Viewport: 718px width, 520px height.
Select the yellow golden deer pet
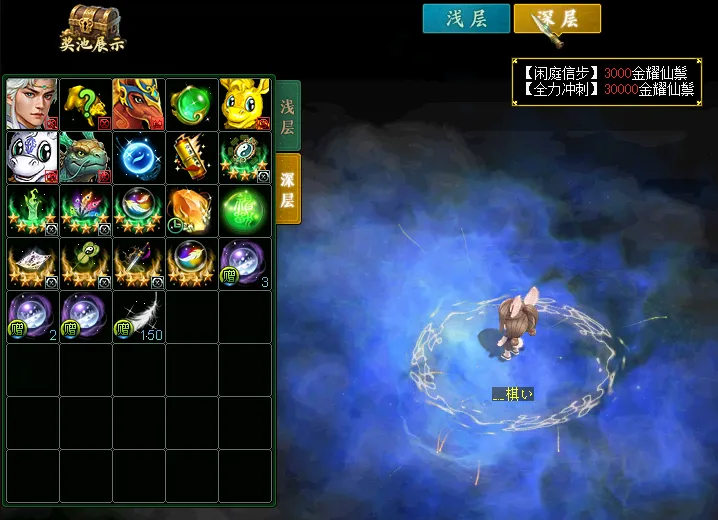click(245, 104)
